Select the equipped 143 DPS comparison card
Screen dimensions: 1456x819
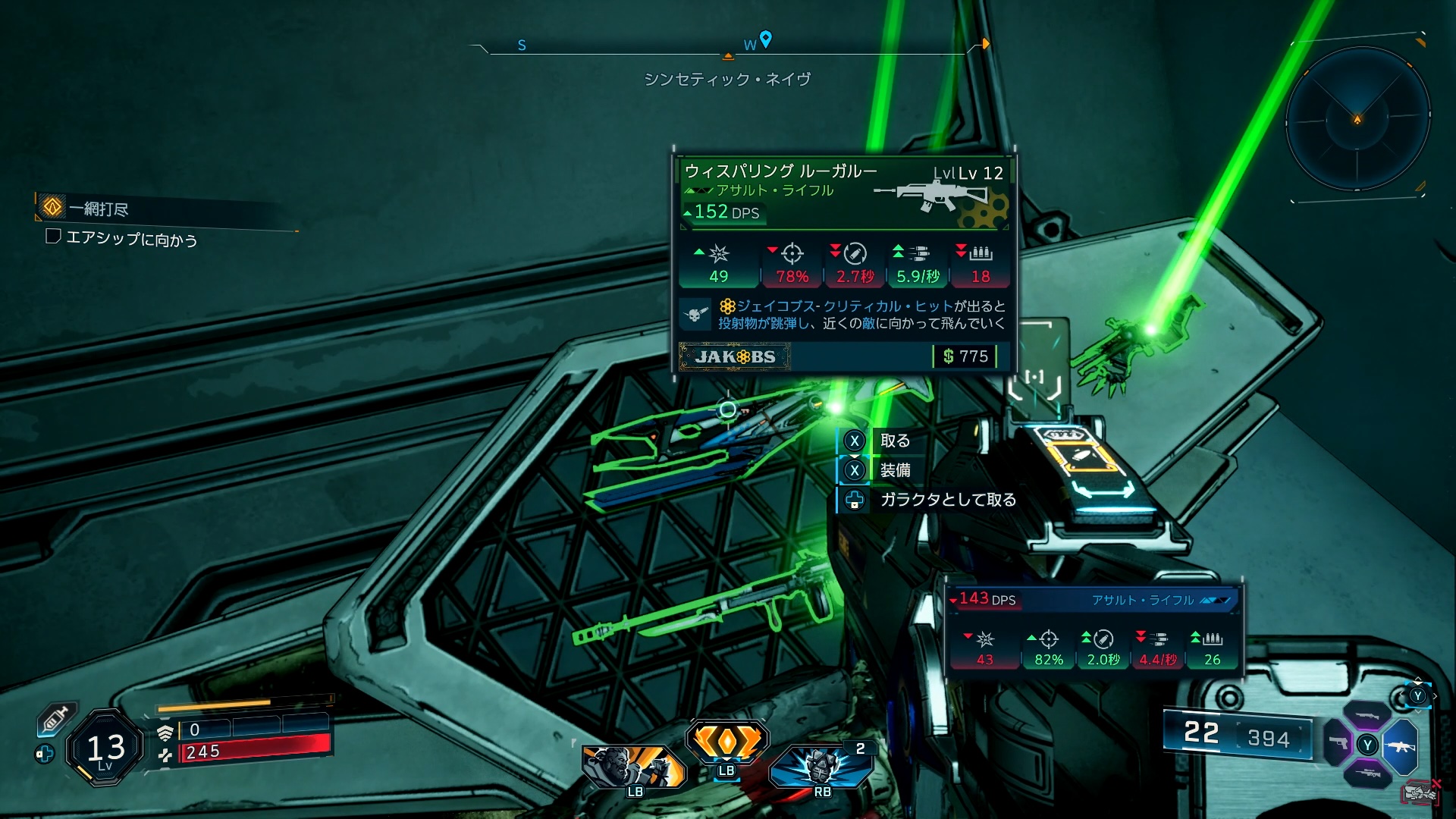(x=1094, y=628)
